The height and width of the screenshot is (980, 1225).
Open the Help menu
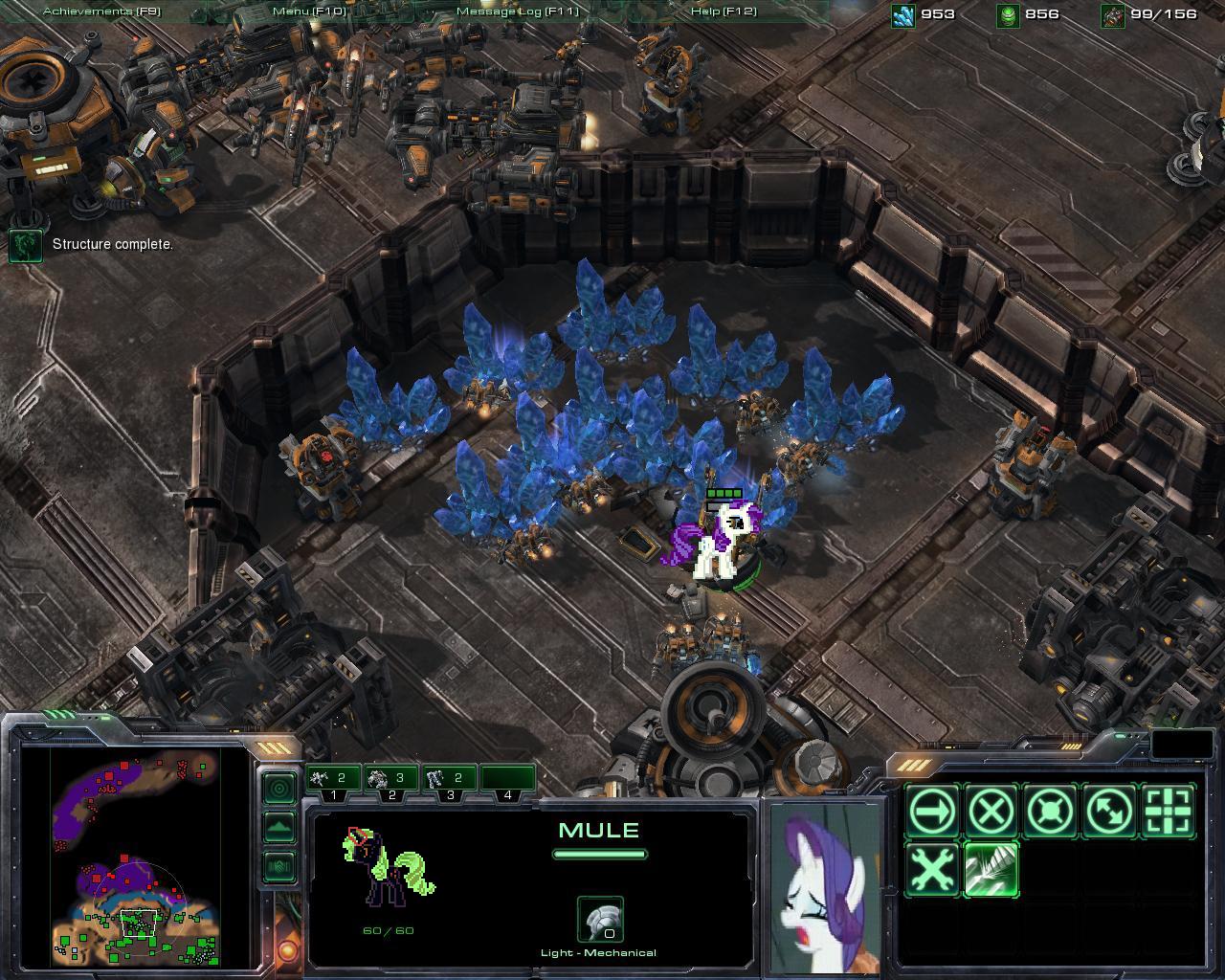coord(724,11)
